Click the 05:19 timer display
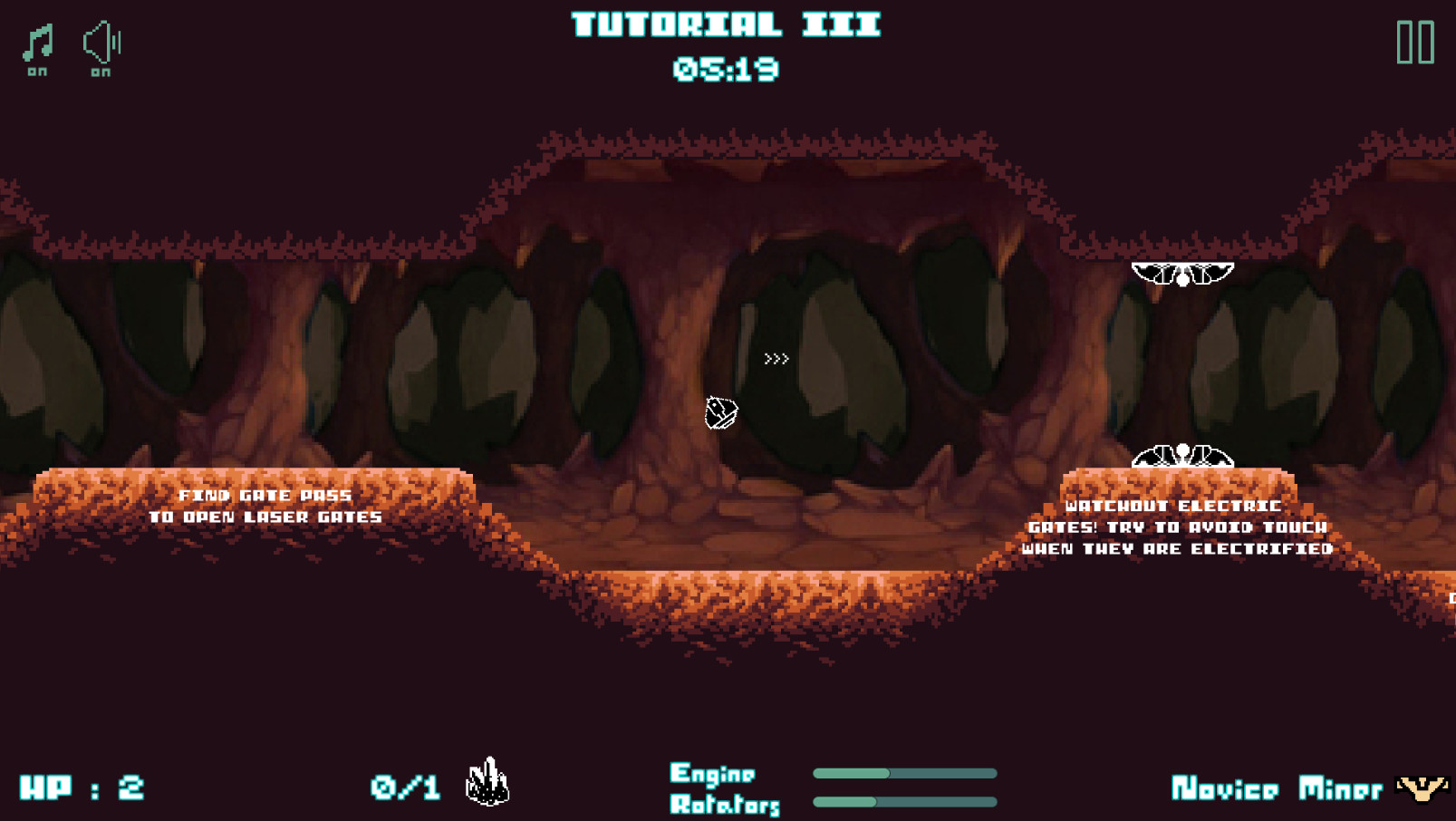This screenshot has width=1456, height=821. coord(727,67)
